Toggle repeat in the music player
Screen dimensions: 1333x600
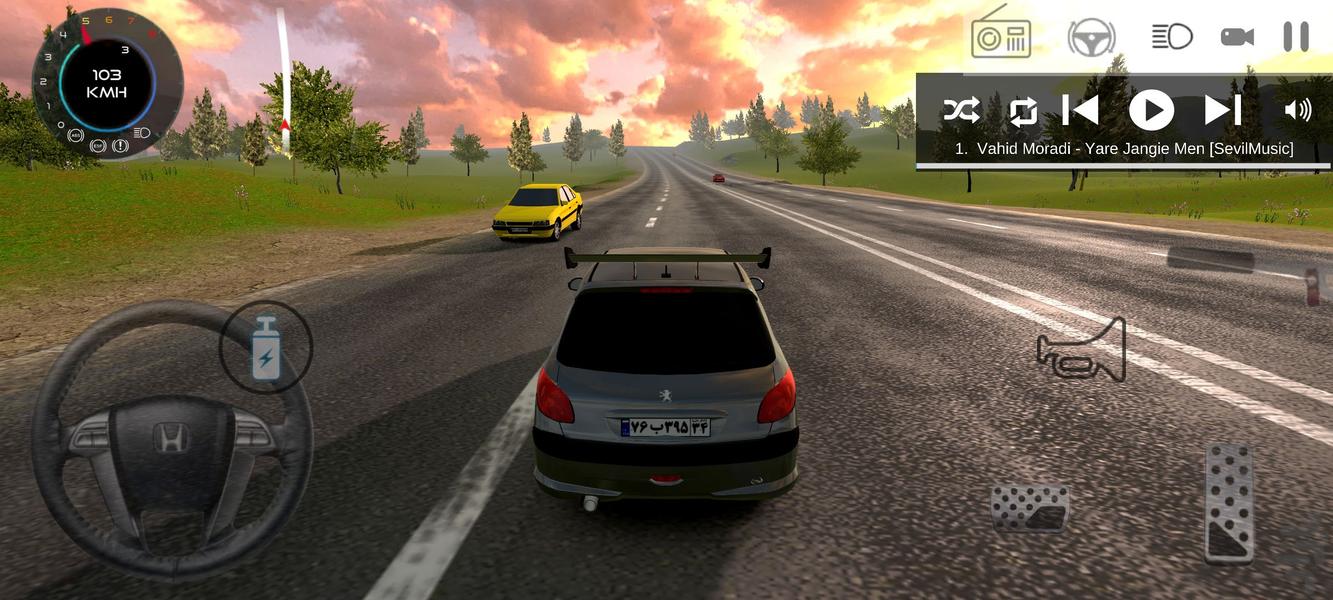pyautogui.click(x=1023, y=110)
